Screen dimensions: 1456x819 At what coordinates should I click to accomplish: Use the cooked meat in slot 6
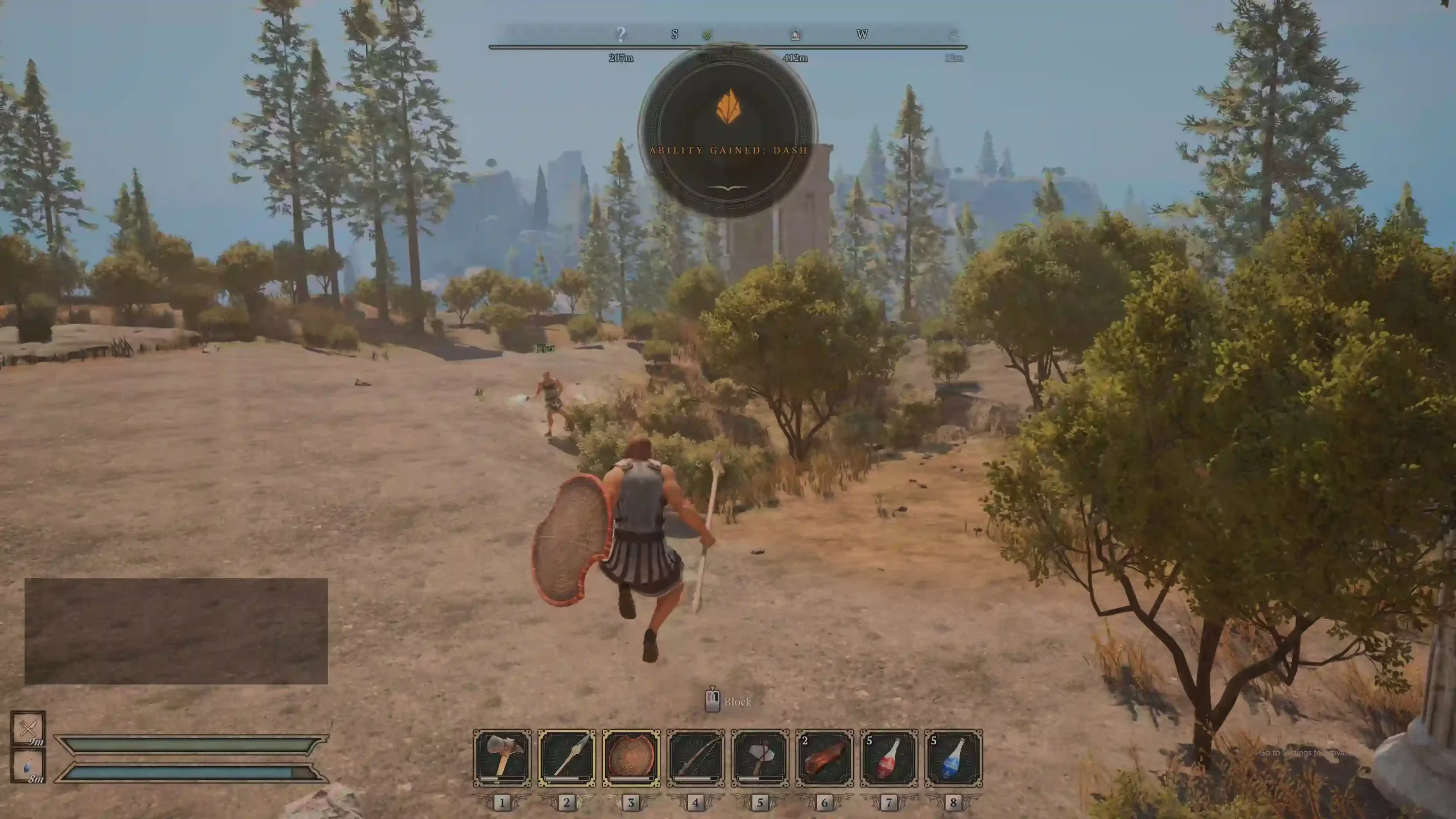pyautogui.click(x=824, y=758)
